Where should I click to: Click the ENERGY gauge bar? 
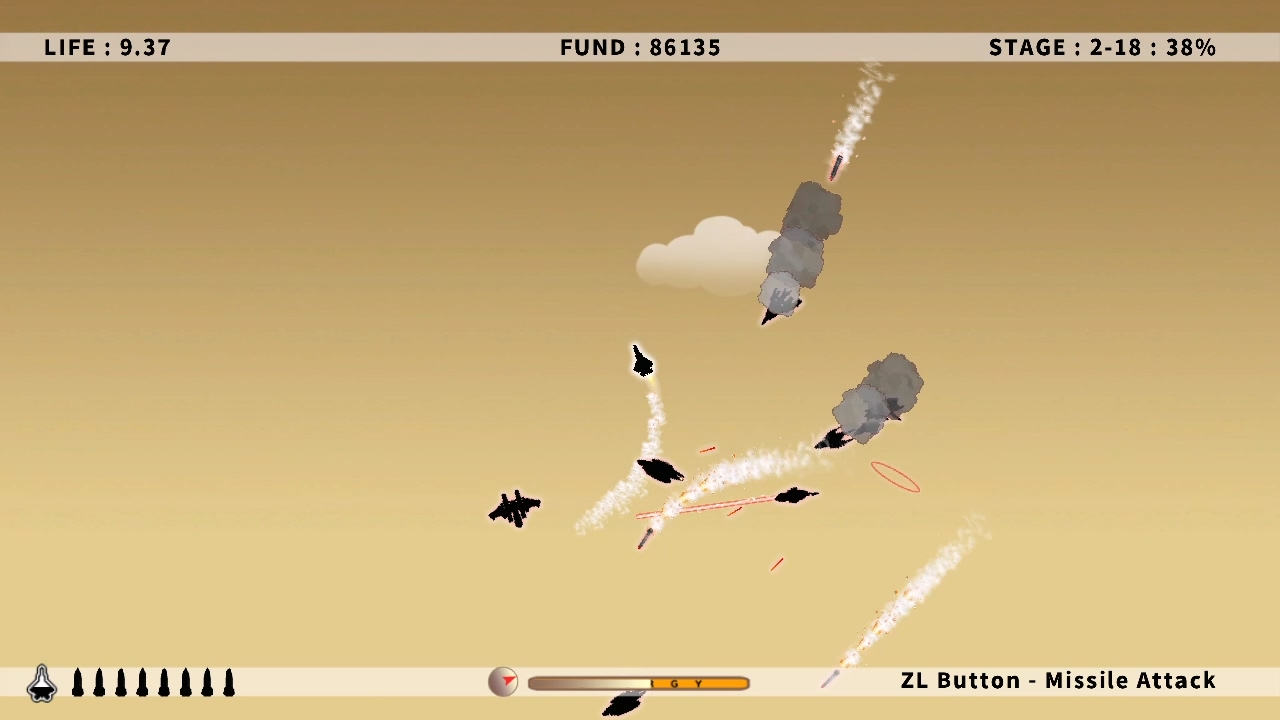click(638, 682)
